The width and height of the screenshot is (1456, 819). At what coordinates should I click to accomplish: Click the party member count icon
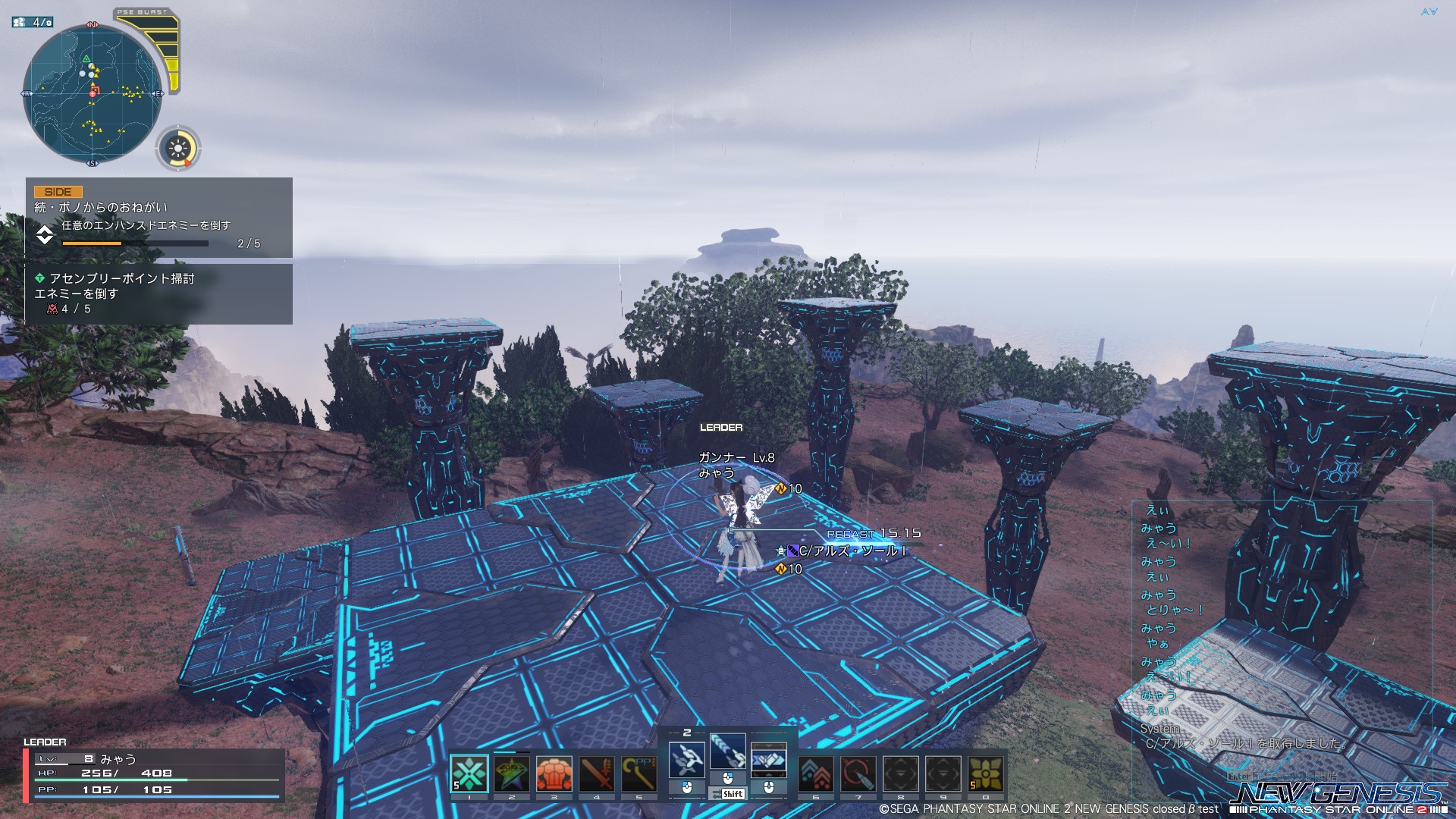tap(32, 22)
